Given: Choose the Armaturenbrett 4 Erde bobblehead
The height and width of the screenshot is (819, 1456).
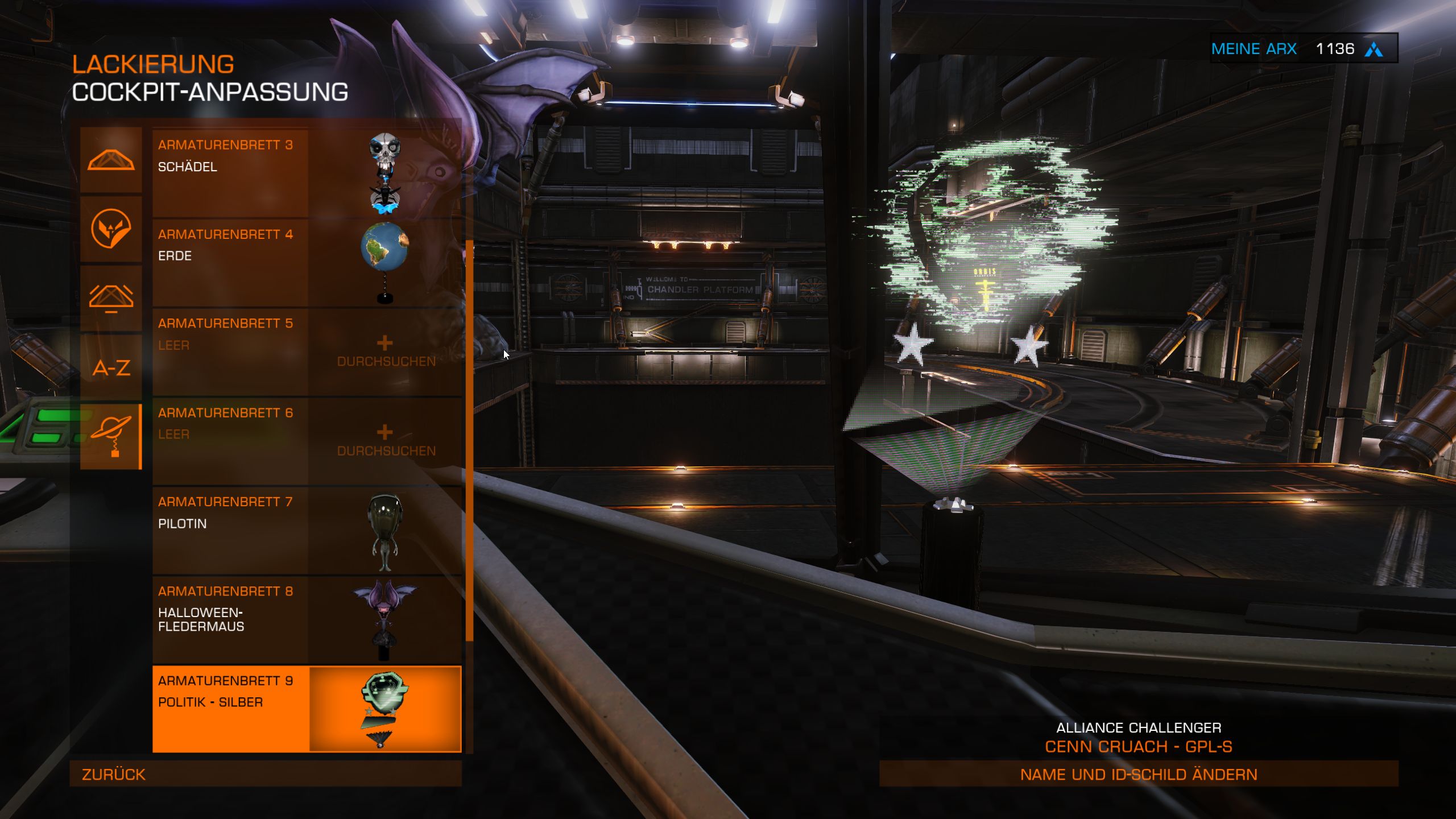Looking at the screenshot, I should coord(307,263).
